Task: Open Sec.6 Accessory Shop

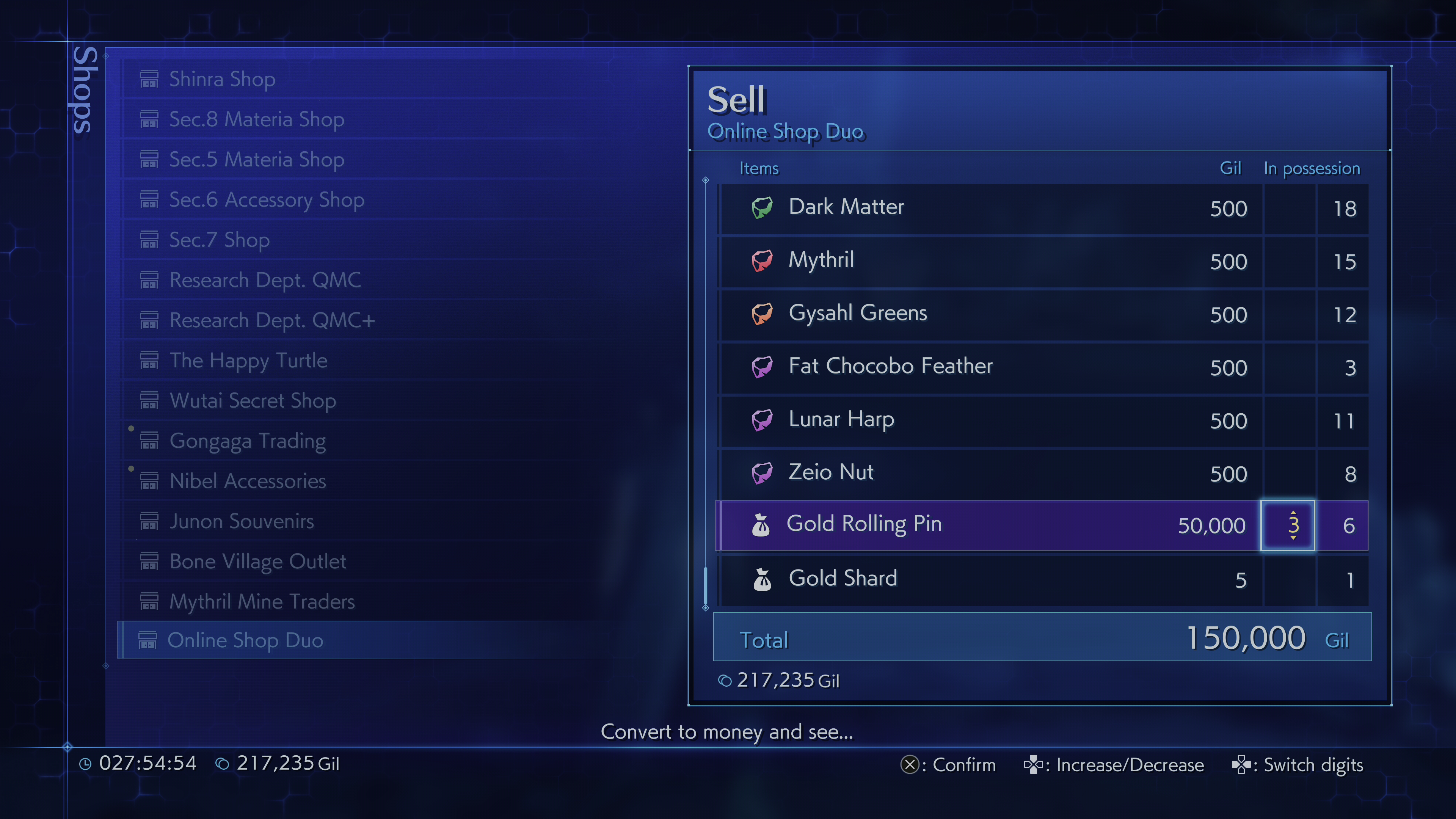Action: (x=266, y=199)
